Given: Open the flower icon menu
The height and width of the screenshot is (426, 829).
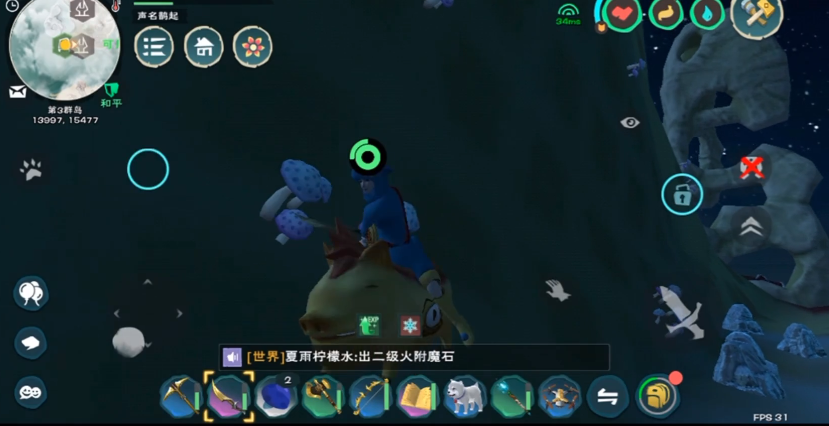Looking at the screenshot, I should point(253,46).
